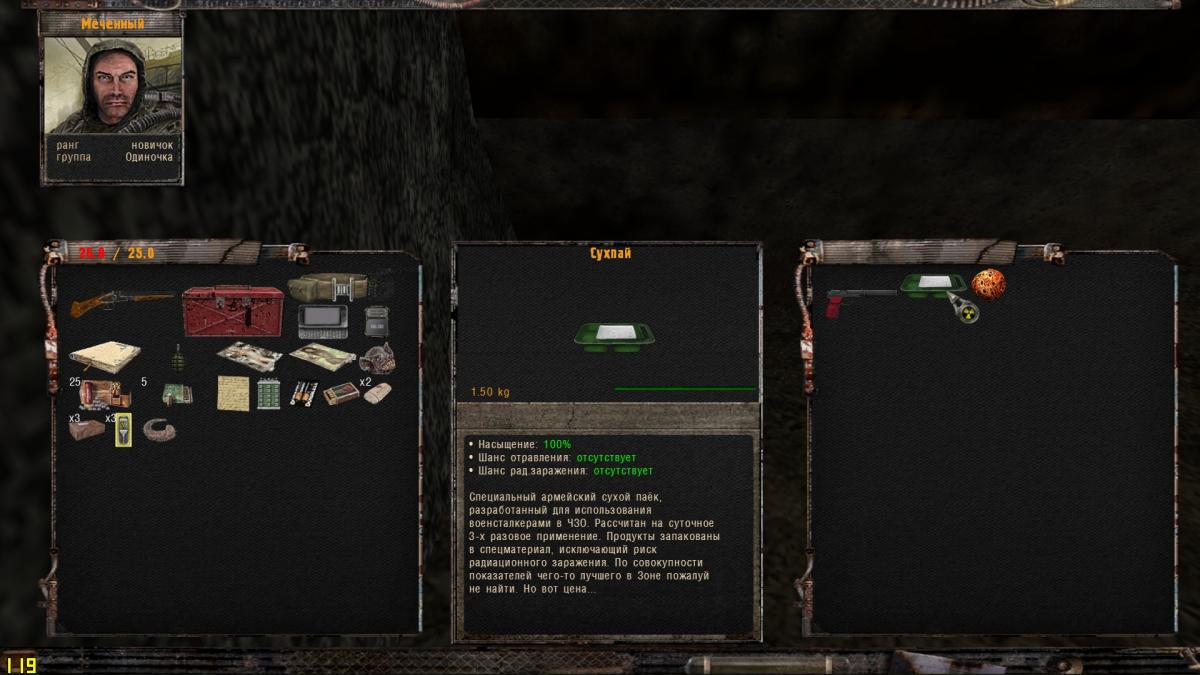1200x675 pixels.
Task: Click the beige folder of documents
Action: coord(103,356)
